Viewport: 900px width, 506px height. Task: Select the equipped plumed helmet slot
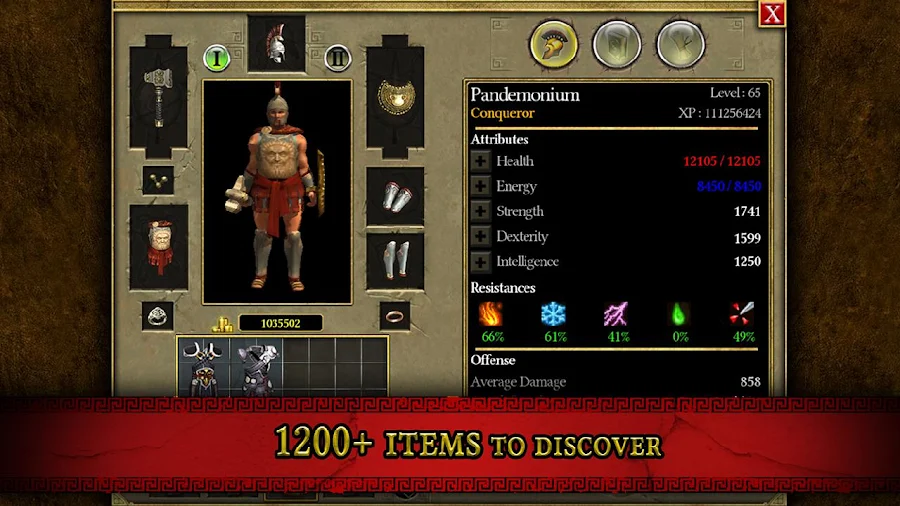(x=277, y=43)
